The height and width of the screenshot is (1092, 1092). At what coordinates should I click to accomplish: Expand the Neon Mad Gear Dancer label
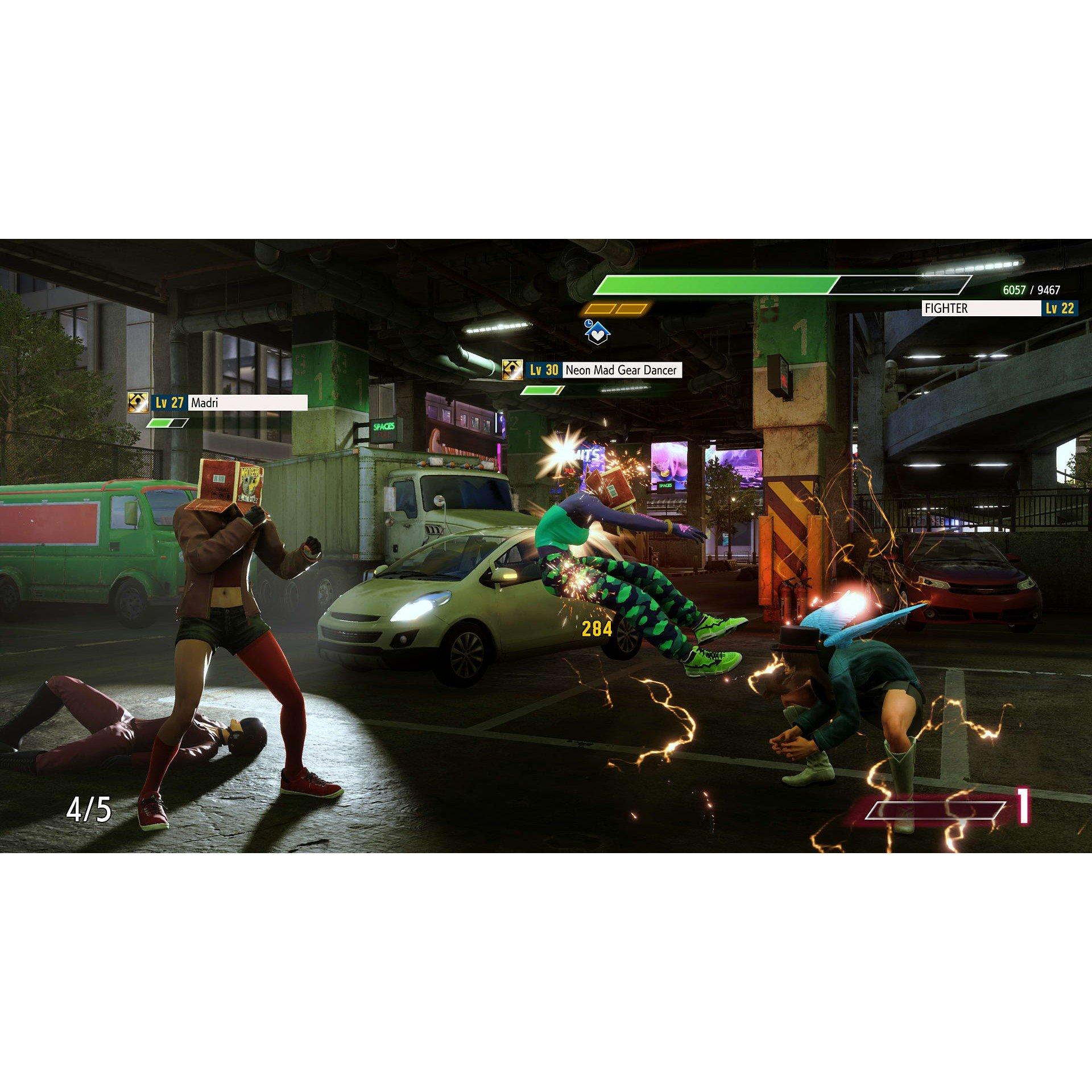tap(622, 370)
